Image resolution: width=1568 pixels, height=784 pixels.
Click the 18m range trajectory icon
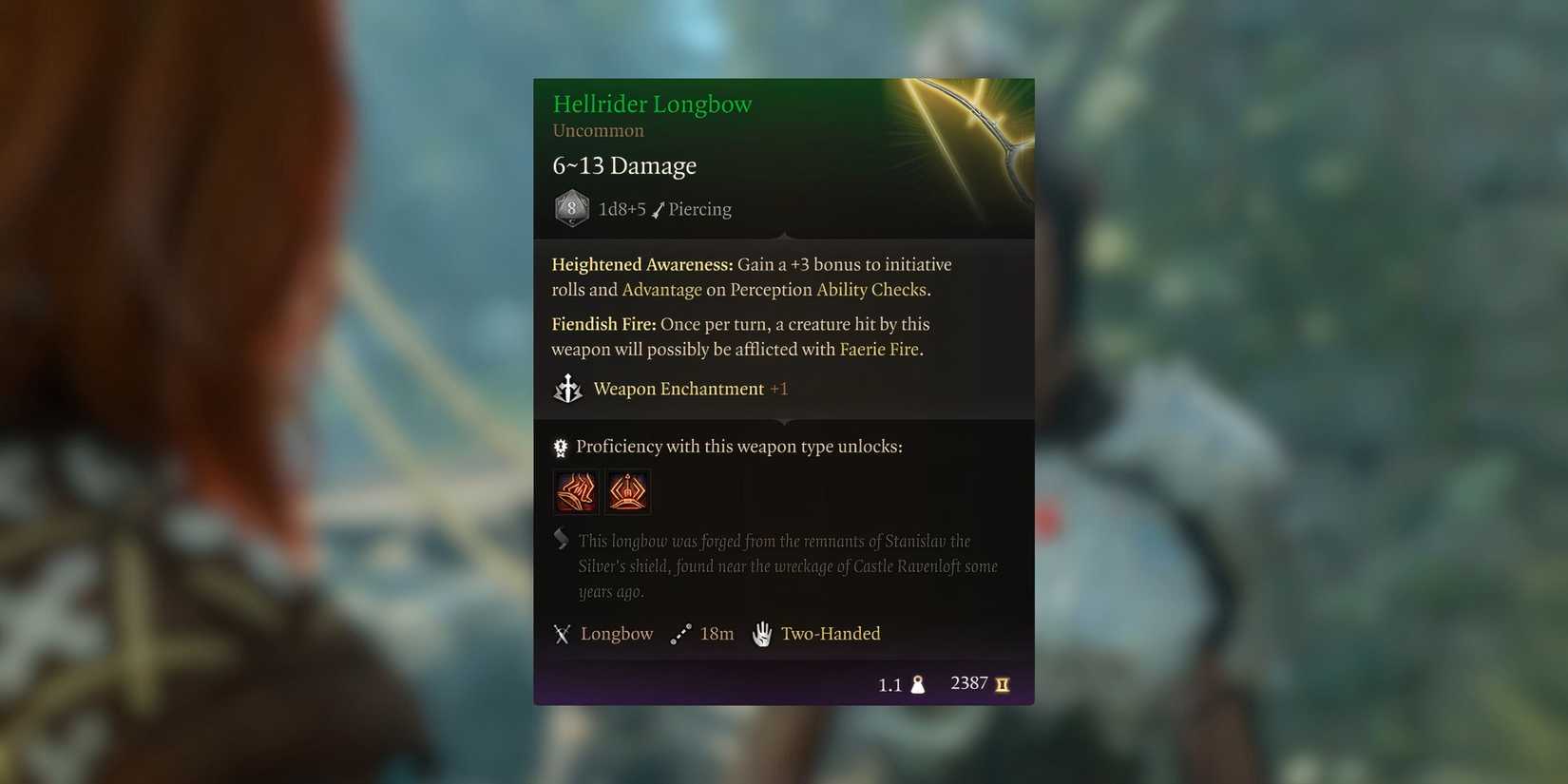click(x=680, y=633)
